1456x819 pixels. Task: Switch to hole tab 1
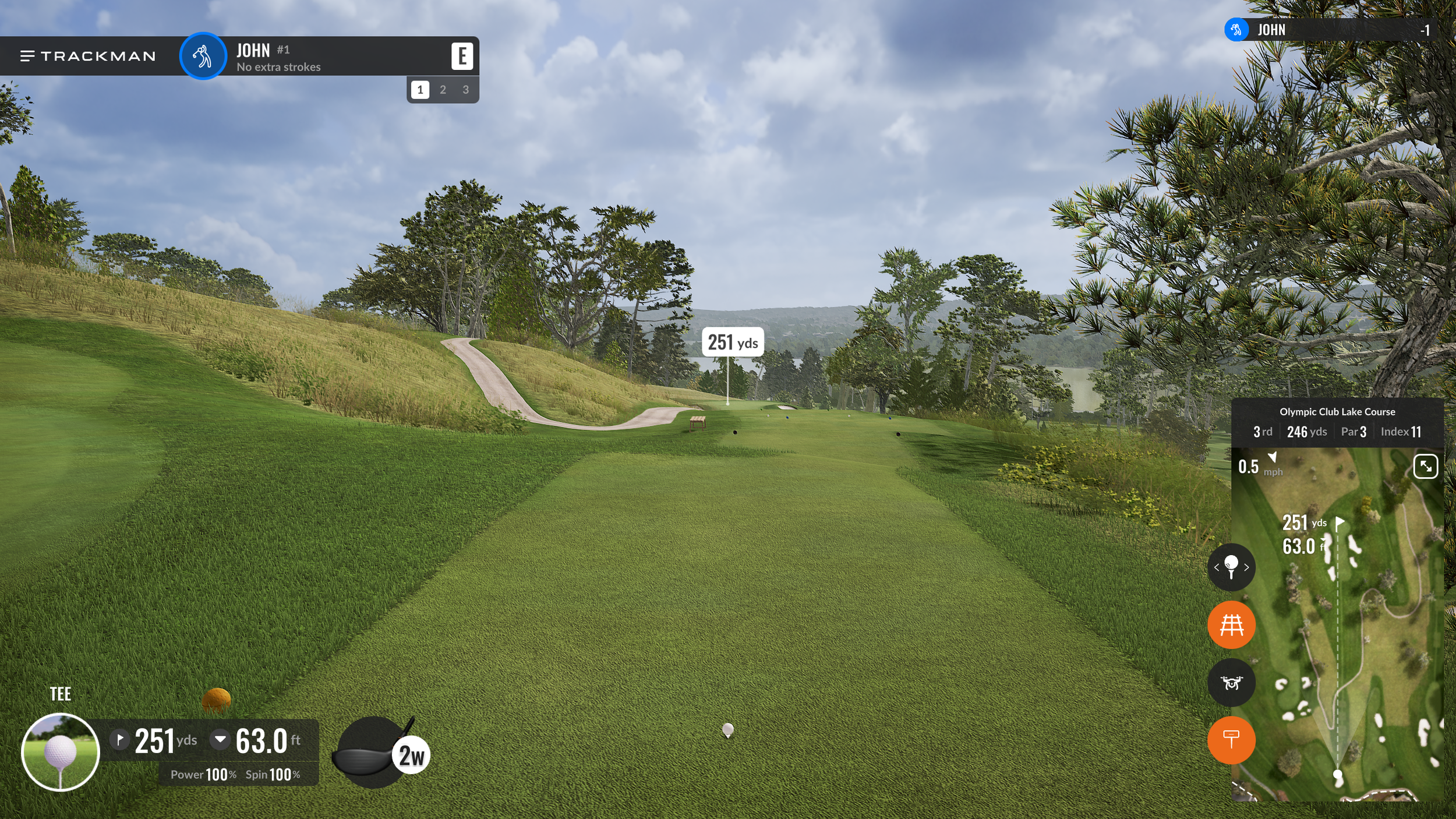(x=420, y=90)
